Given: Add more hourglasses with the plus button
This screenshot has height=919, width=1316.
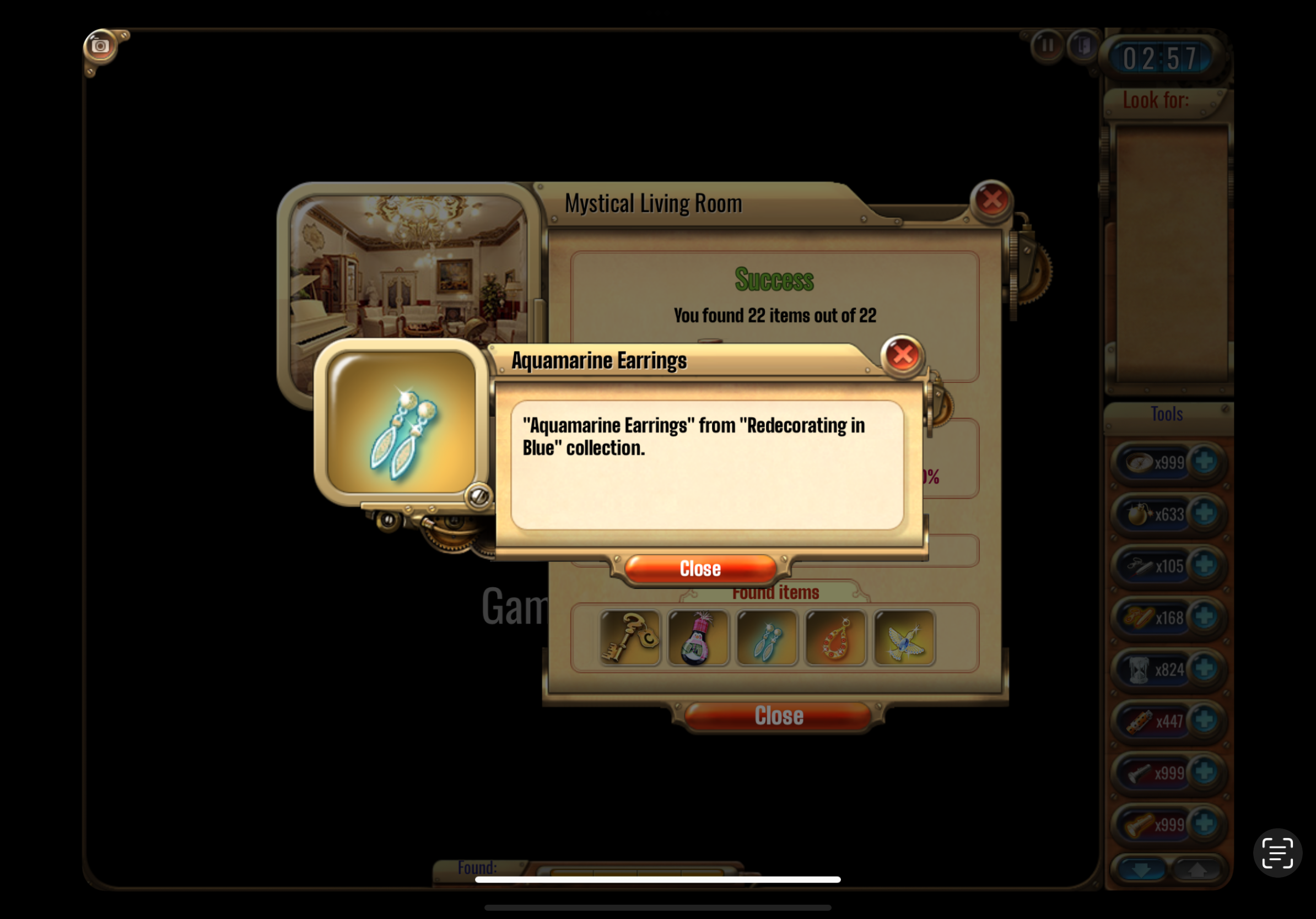Looking at the screenshot, I should click(x=1204, y=669).
